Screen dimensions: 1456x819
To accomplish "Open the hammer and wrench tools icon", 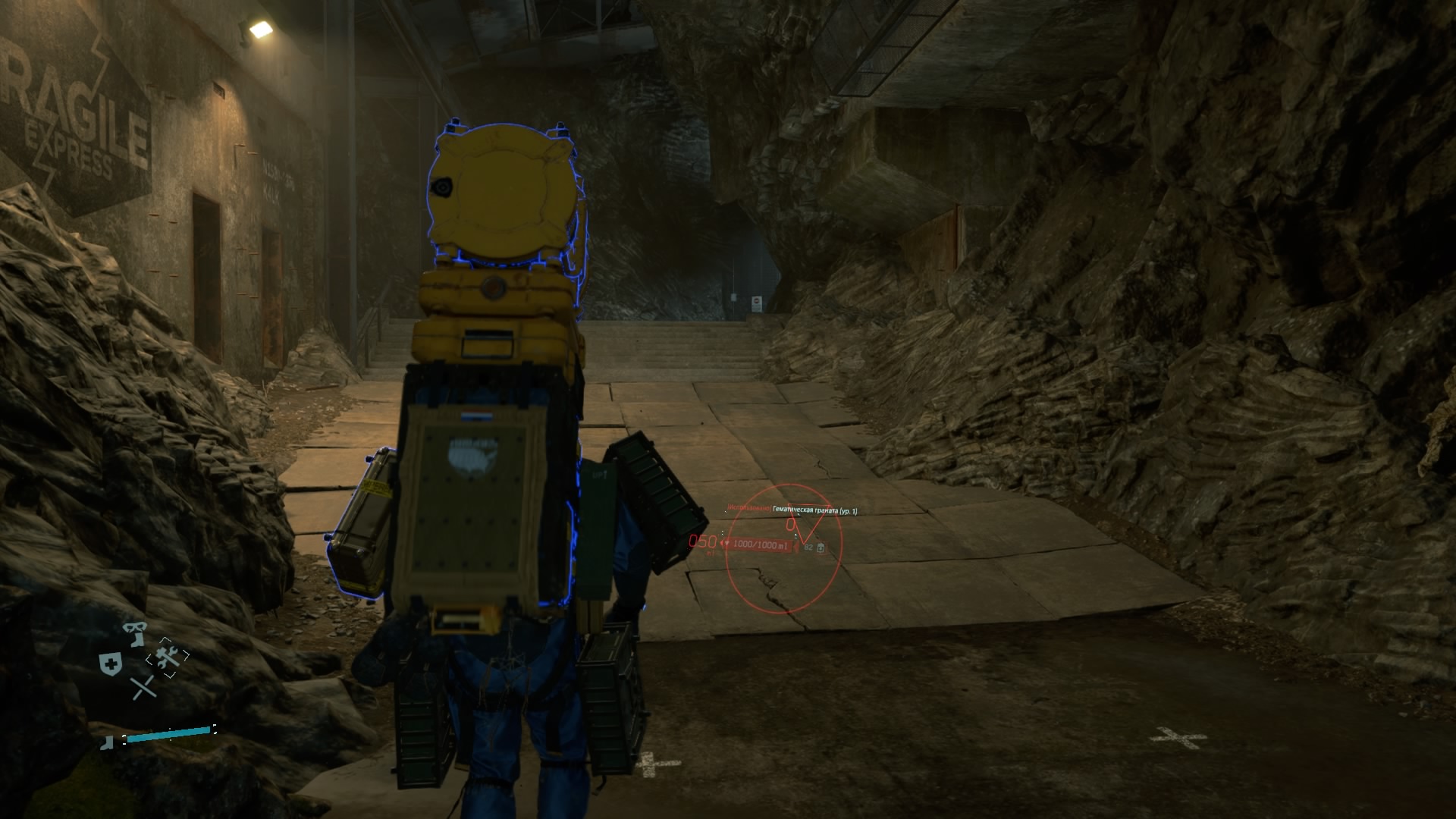I will click(168, 657).
